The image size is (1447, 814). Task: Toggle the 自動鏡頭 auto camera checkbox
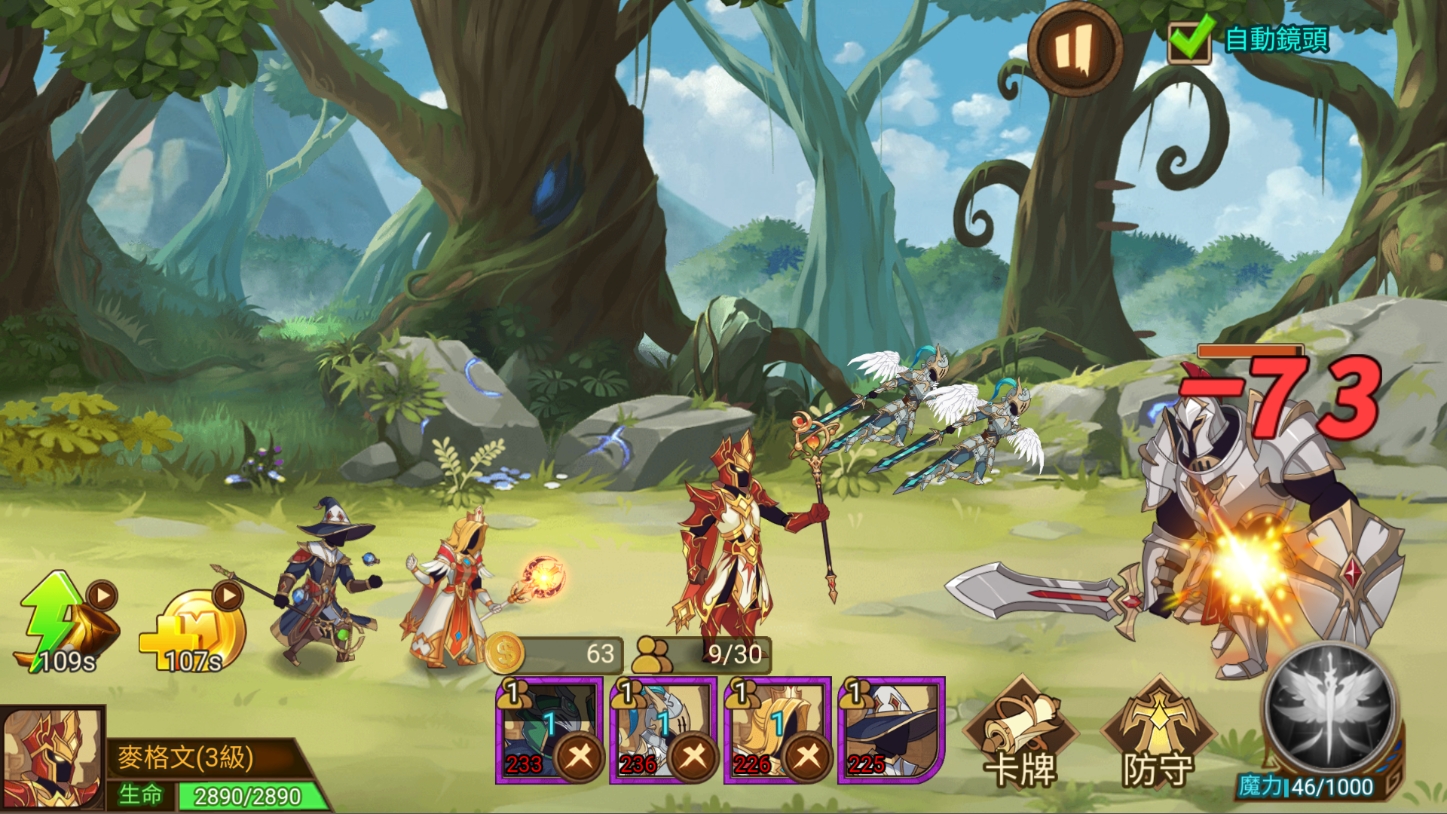(1190, 41)
